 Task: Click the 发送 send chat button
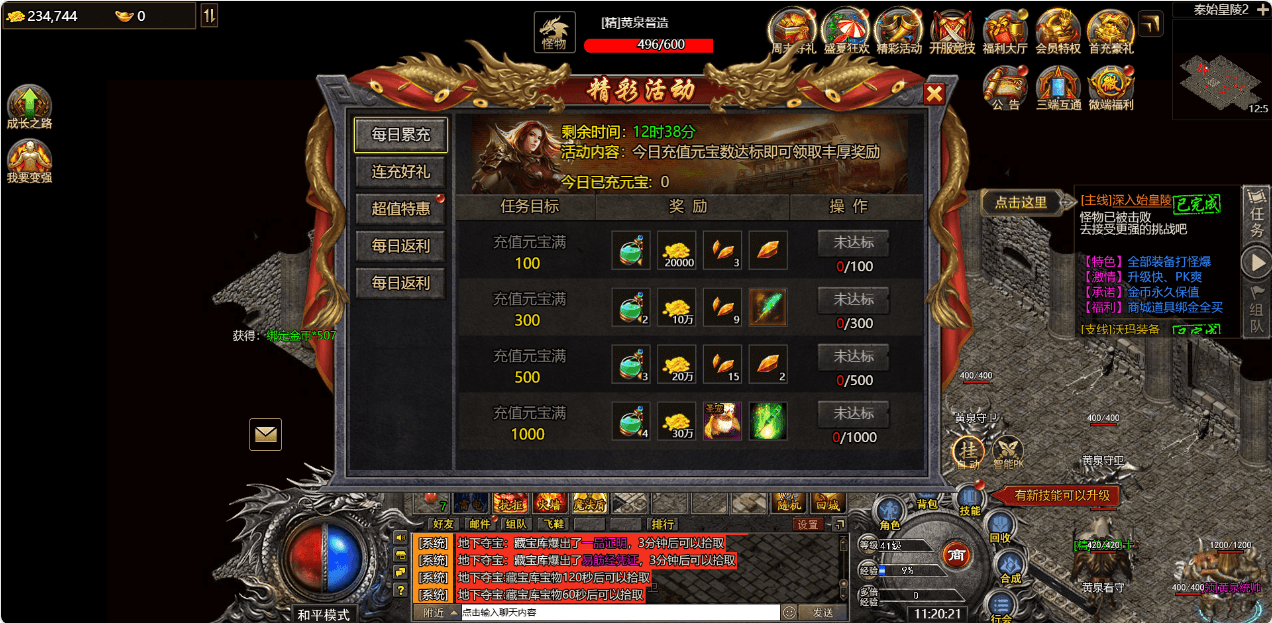tap(822, 612)
